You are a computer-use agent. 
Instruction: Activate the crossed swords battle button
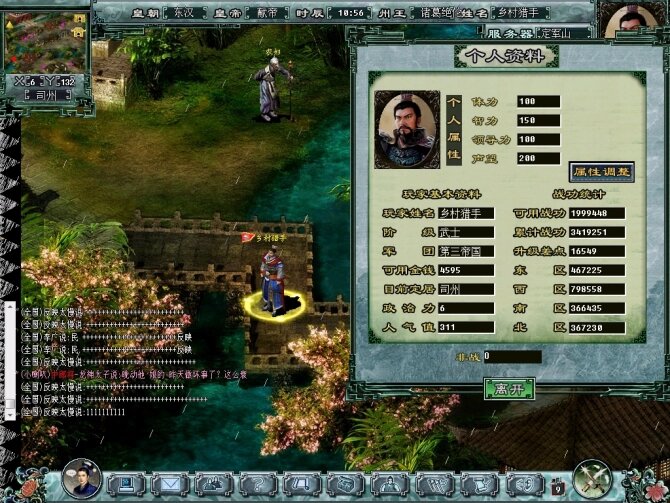[x=593, y=480]
